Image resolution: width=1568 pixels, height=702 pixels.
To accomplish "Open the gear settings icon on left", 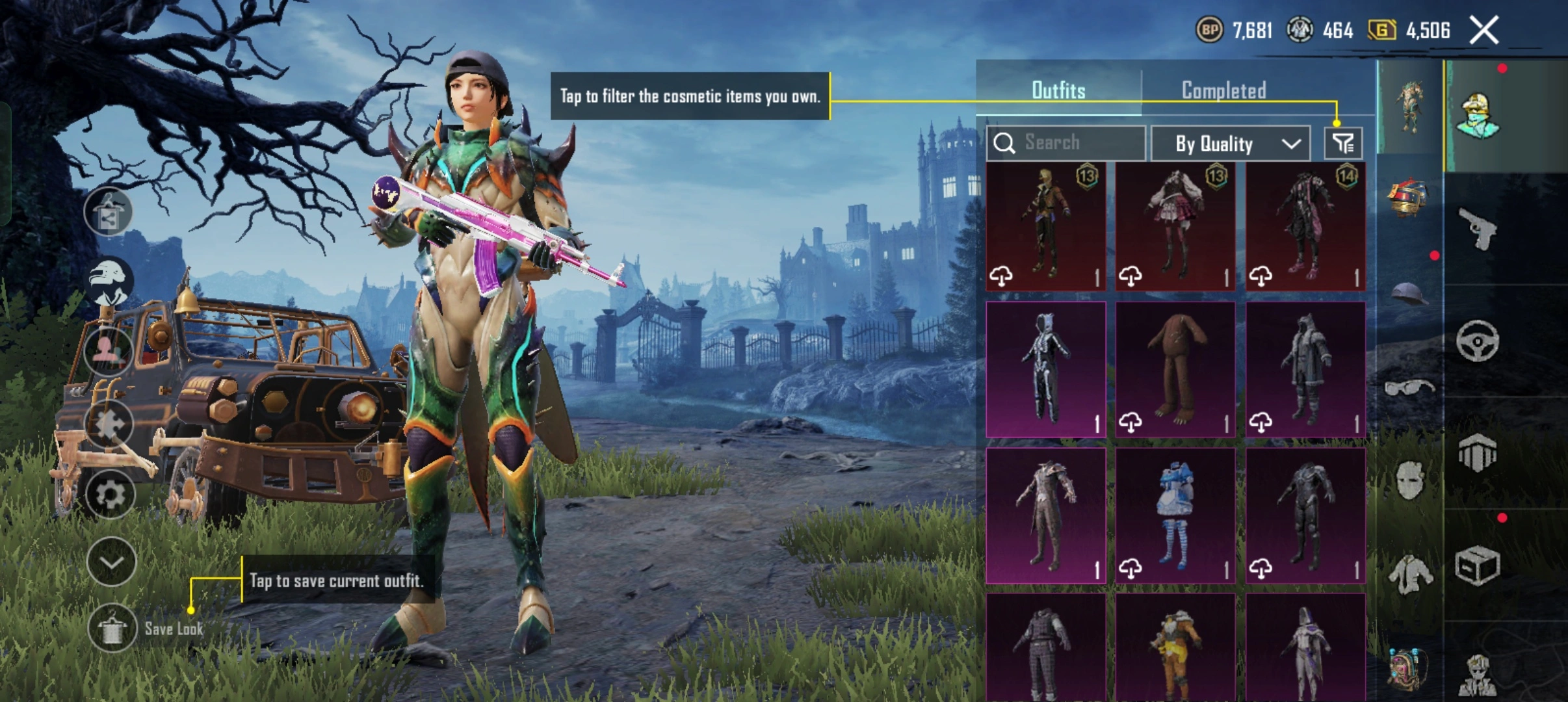I will coord(111,495).
